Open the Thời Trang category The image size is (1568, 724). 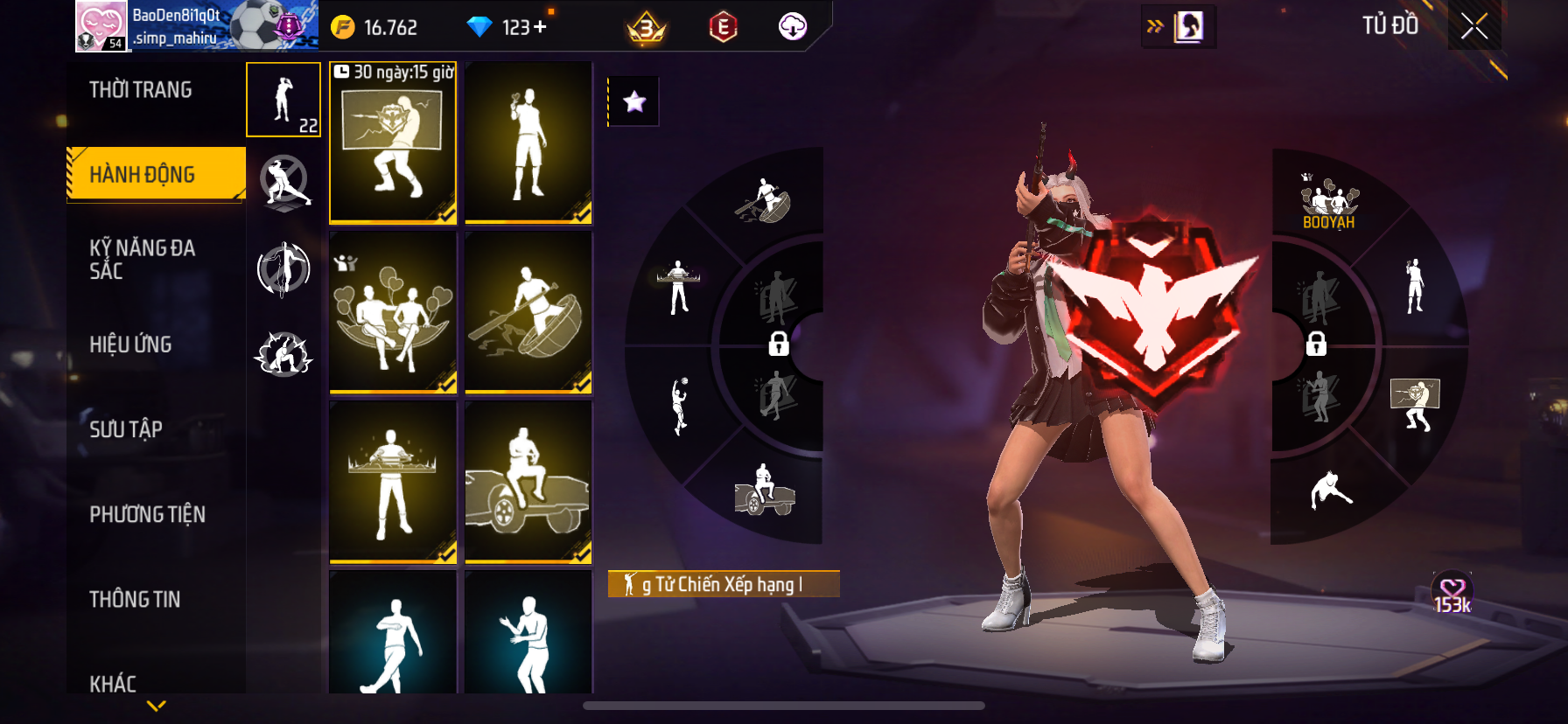141,90
